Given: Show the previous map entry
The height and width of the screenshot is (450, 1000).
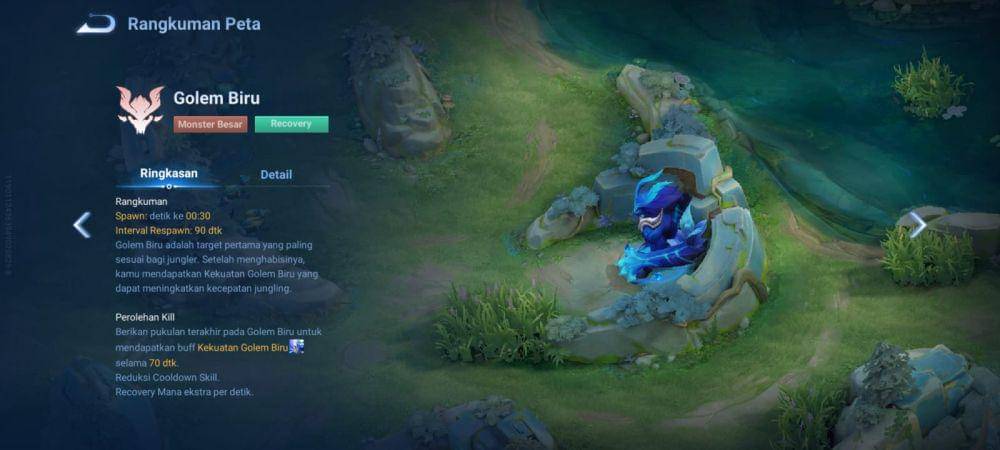Looking at the screenshot, I should [82, 225].
